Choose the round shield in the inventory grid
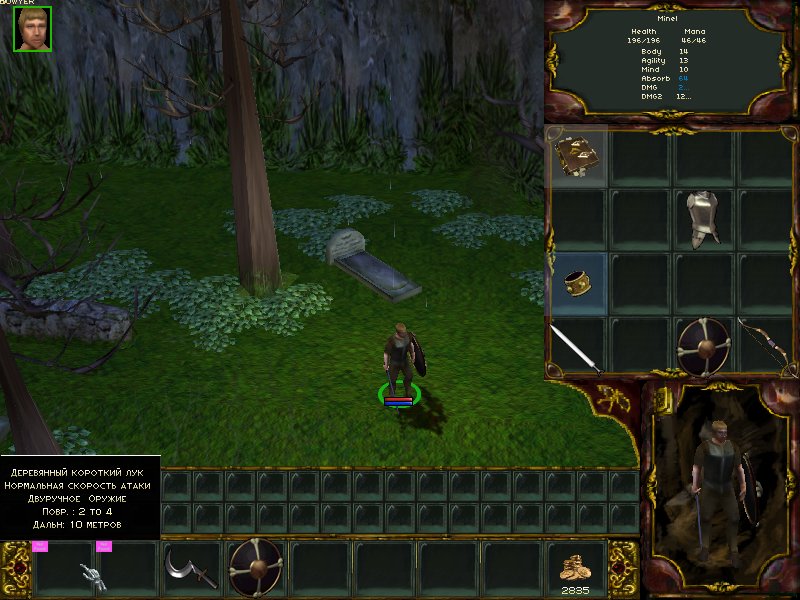 tap(704, 347)
